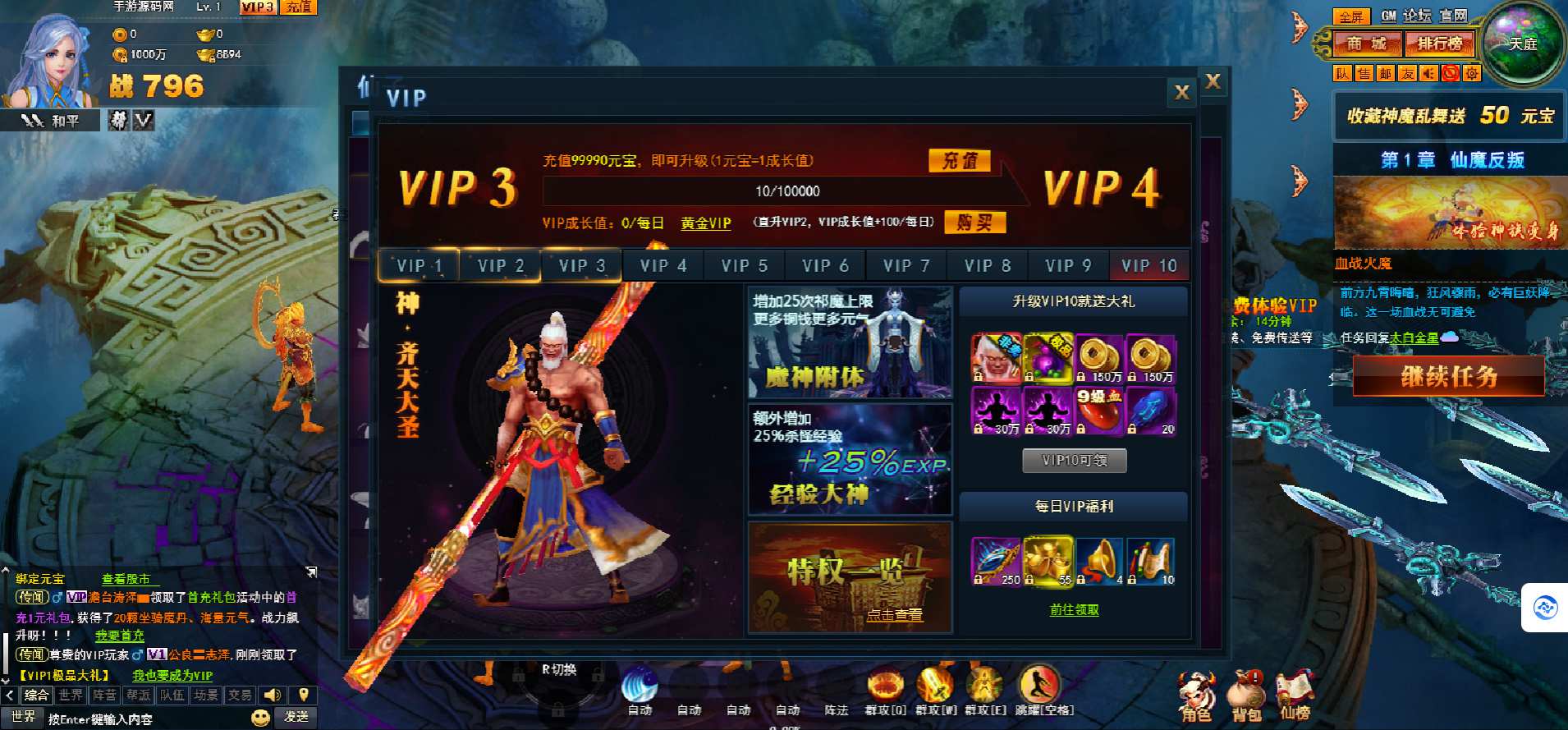Select the VIP 10 tab
This screenshot has height=730, width=1568.
[x=1148, y=266]
